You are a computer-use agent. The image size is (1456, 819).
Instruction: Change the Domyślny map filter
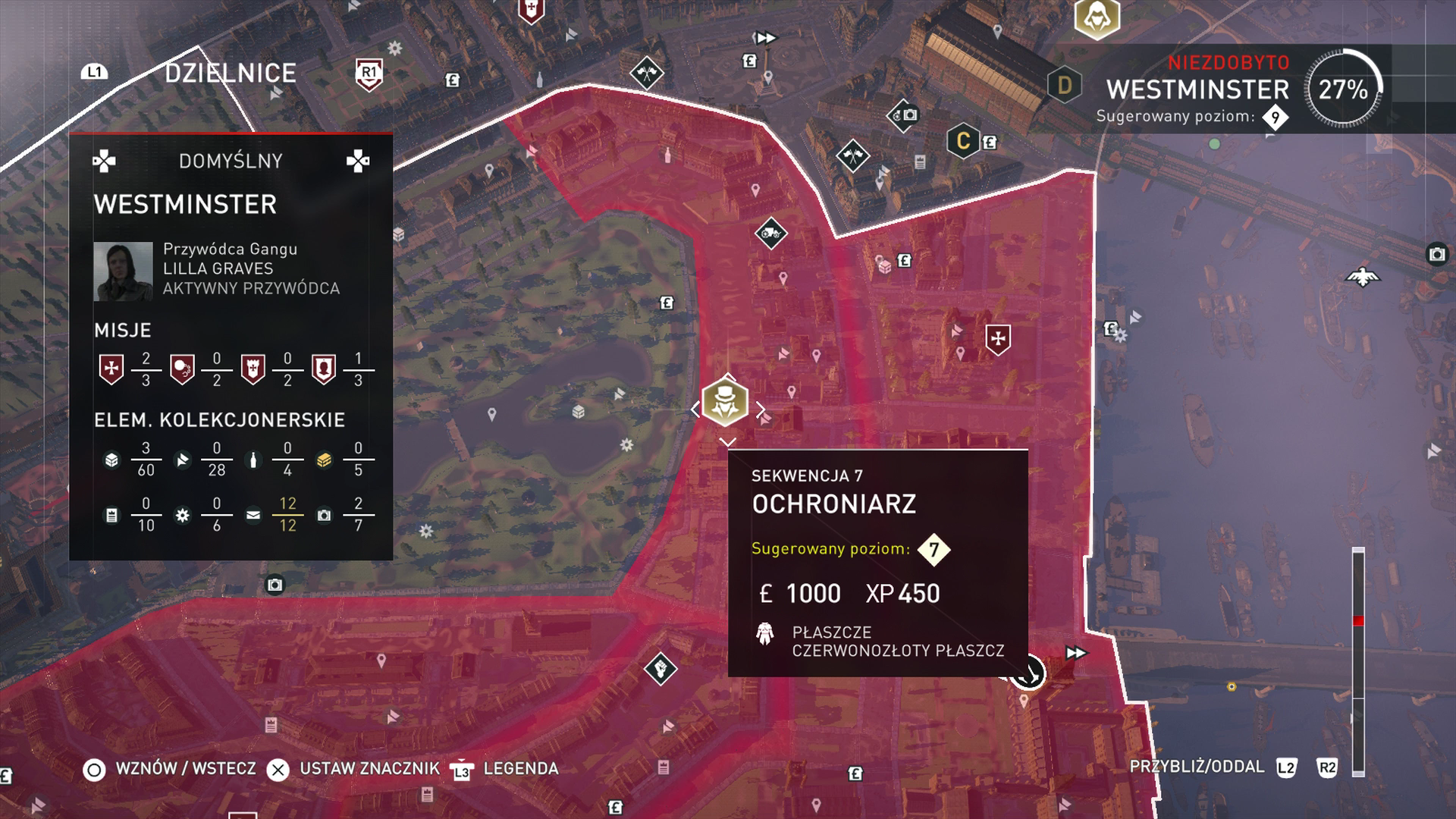tap(231, 161)
